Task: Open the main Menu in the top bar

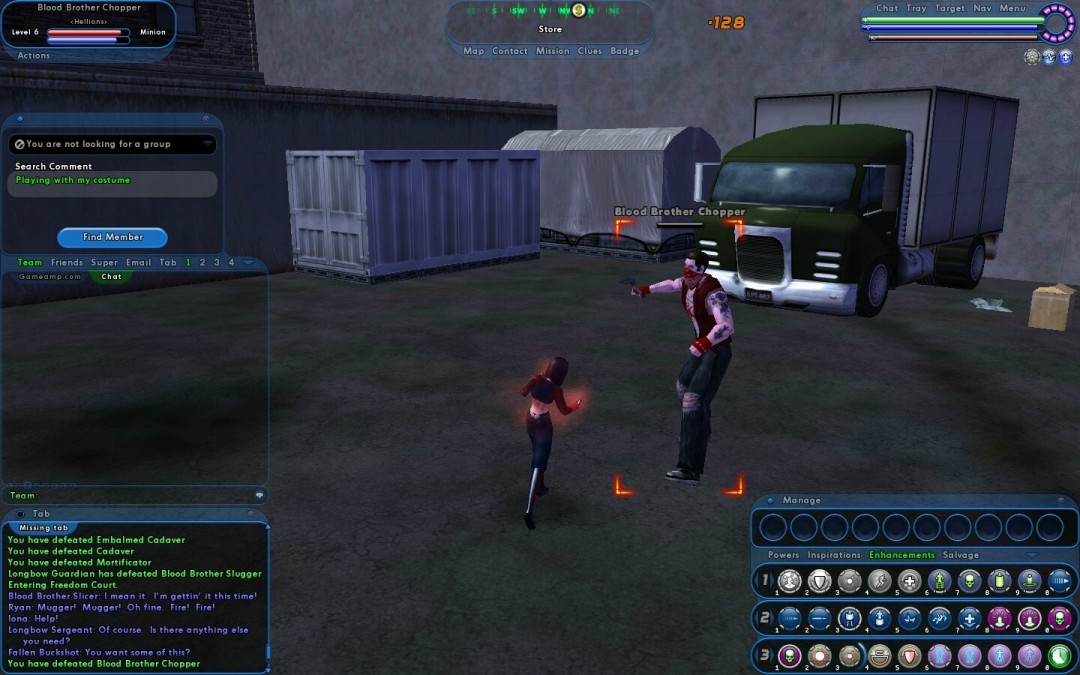Action: [x=1012, y=8]
